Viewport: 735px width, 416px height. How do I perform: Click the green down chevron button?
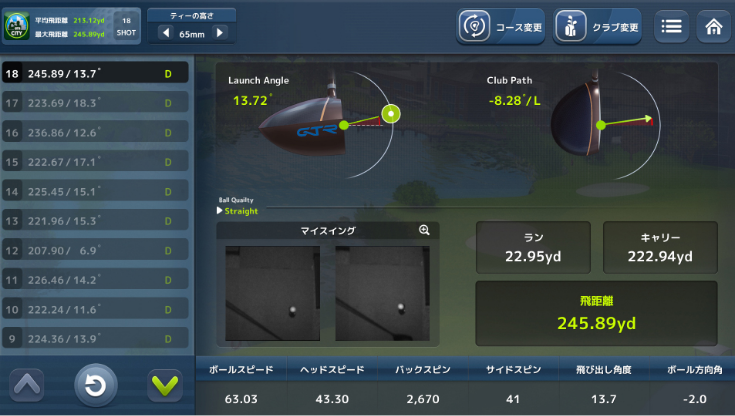(x=162, y=384)
